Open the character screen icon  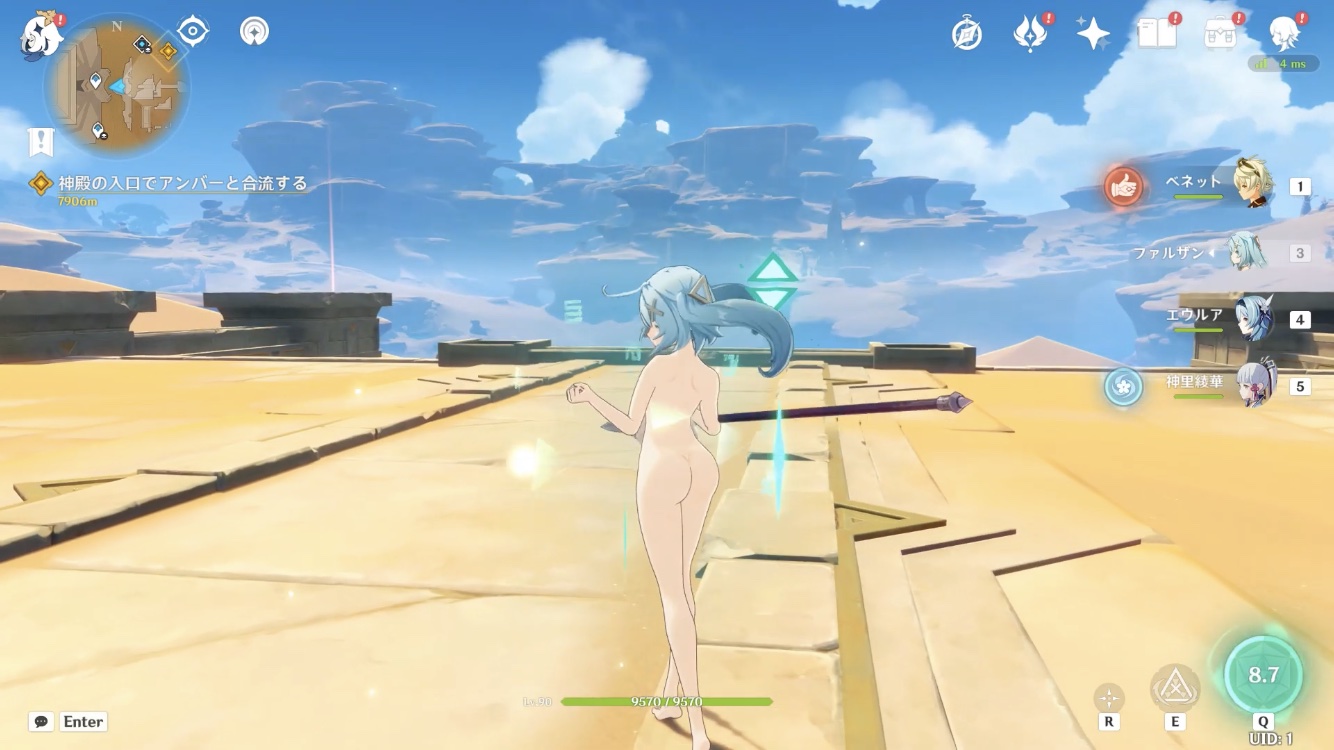1283,34
